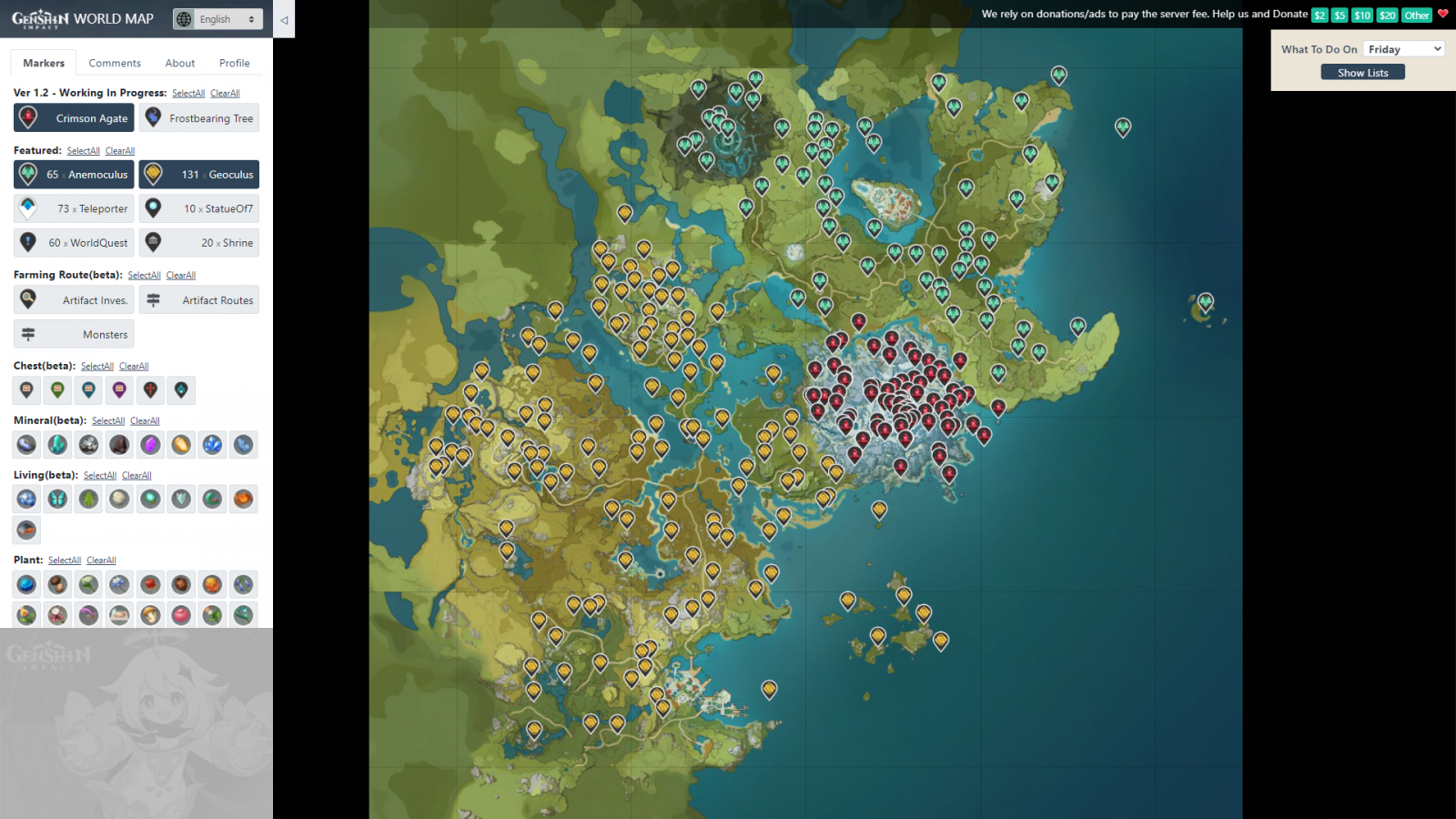
Task: Click SelectAll next to Featured
Action: click(83, 151)
